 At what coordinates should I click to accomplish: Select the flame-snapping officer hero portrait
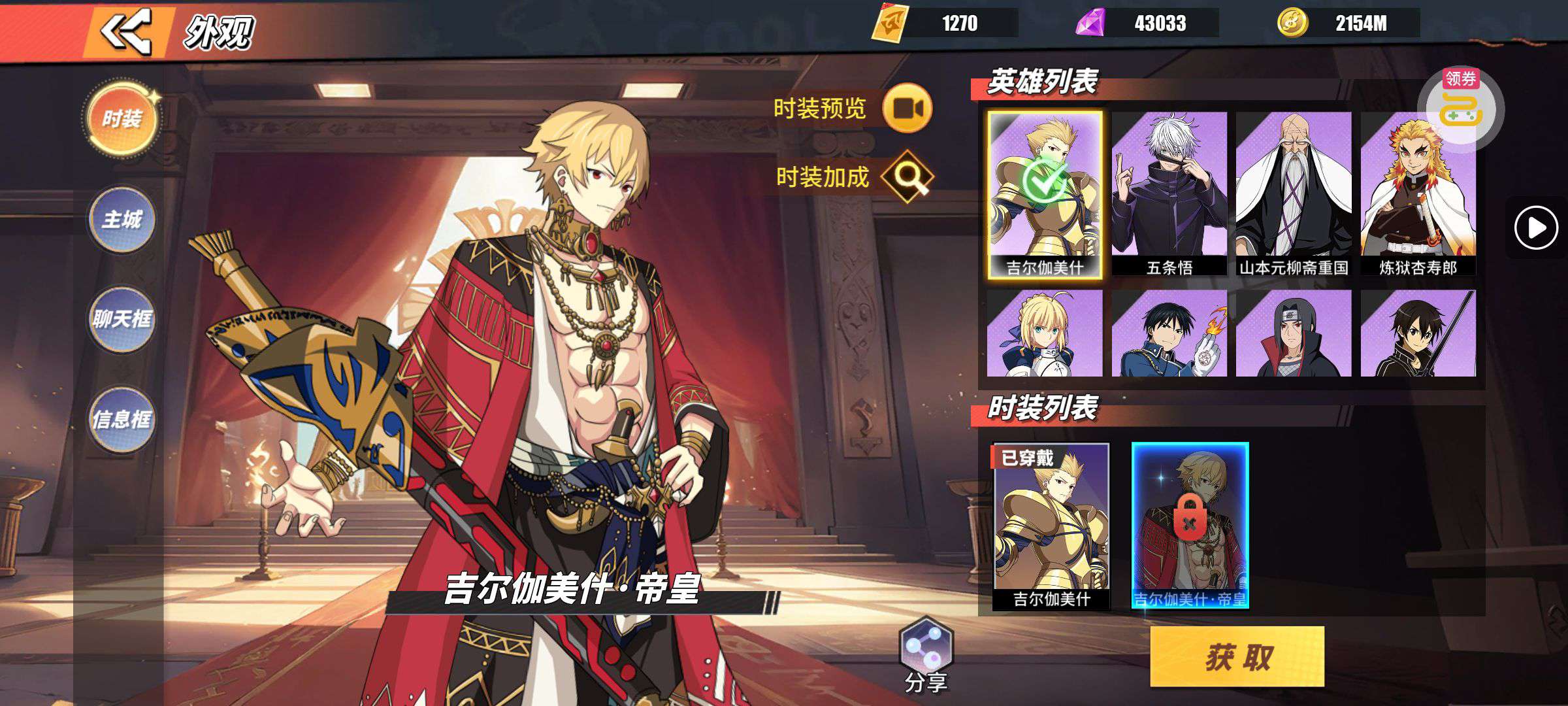1169,333
